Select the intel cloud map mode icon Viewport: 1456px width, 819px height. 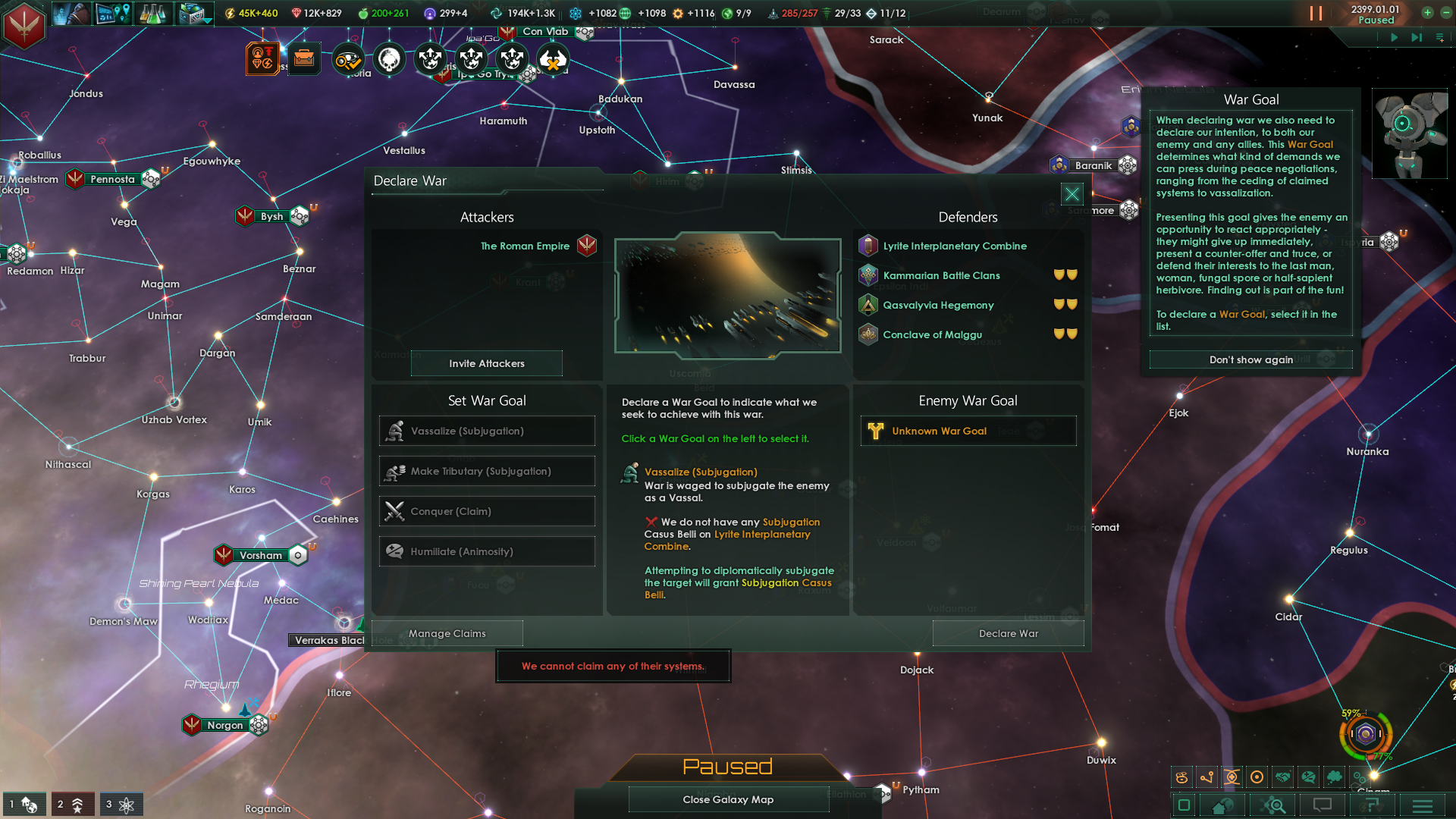point(1335,777)
